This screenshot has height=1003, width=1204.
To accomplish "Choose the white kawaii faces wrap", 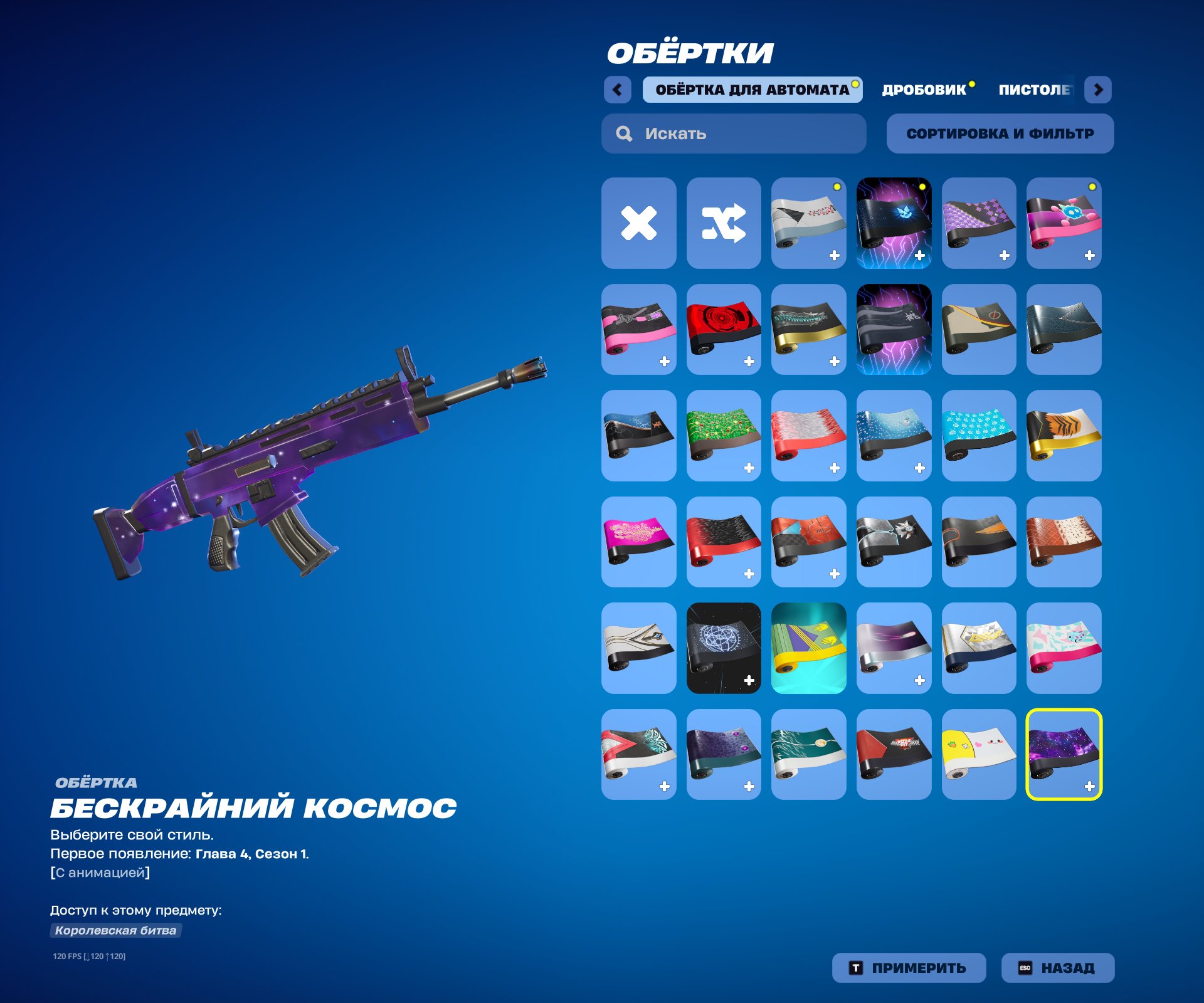I will 978,752.
